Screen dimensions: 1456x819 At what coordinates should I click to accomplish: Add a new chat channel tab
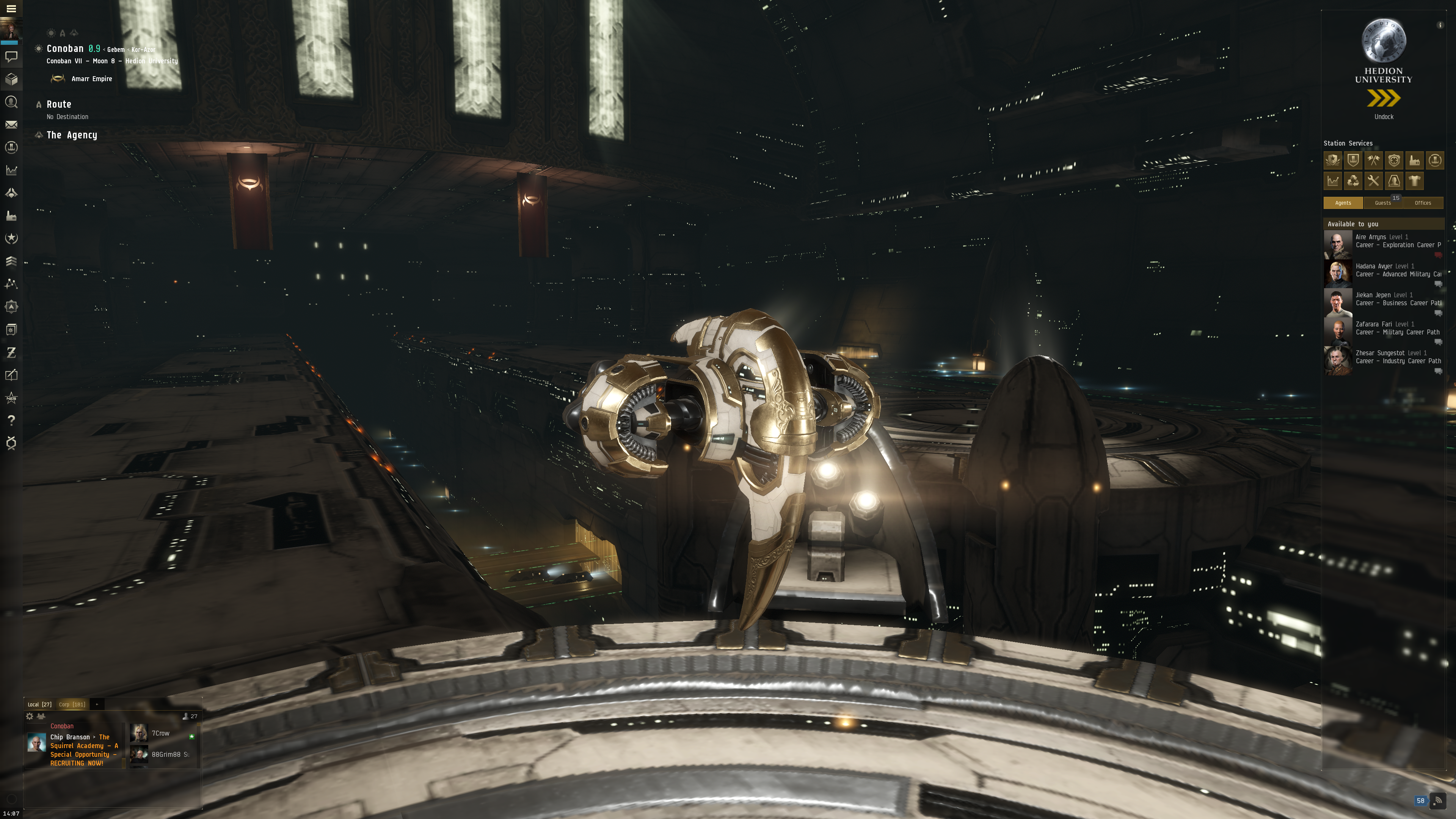97,704
